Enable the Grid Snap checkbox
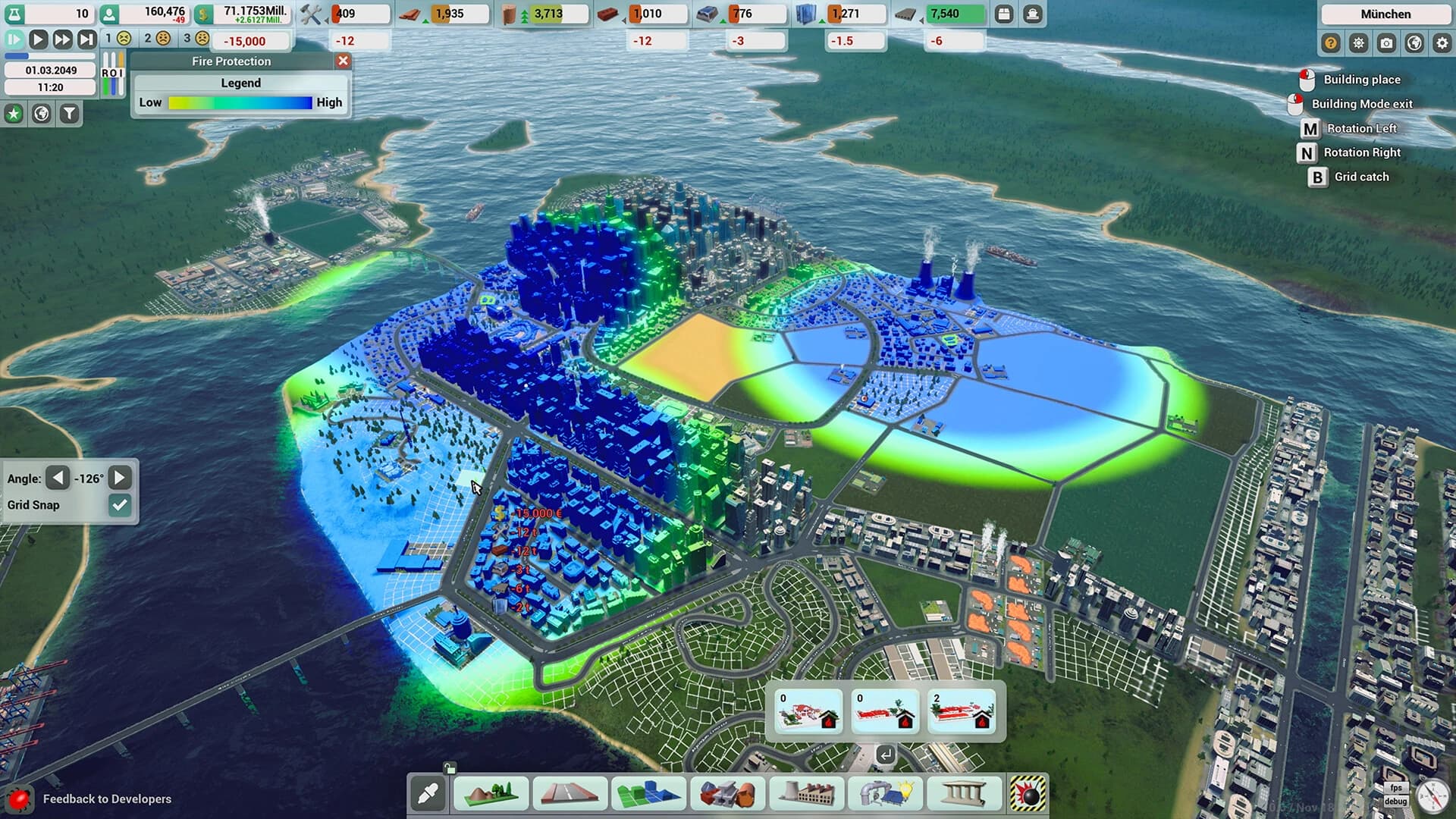This screenshot has width=1456, height=819. coord(119,505)
